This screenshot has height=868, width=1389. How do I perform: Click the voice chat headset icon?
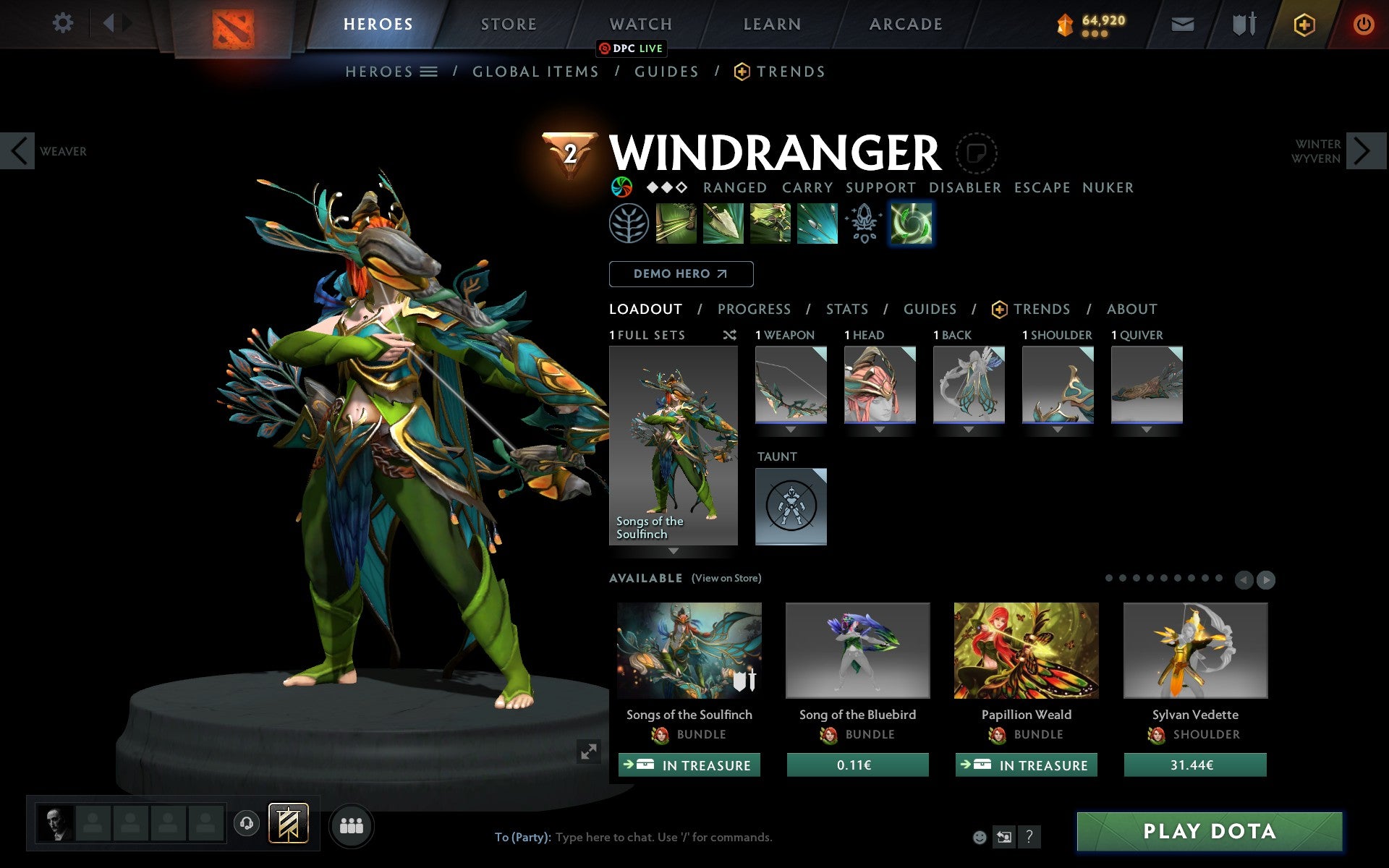tap(247, 822)
